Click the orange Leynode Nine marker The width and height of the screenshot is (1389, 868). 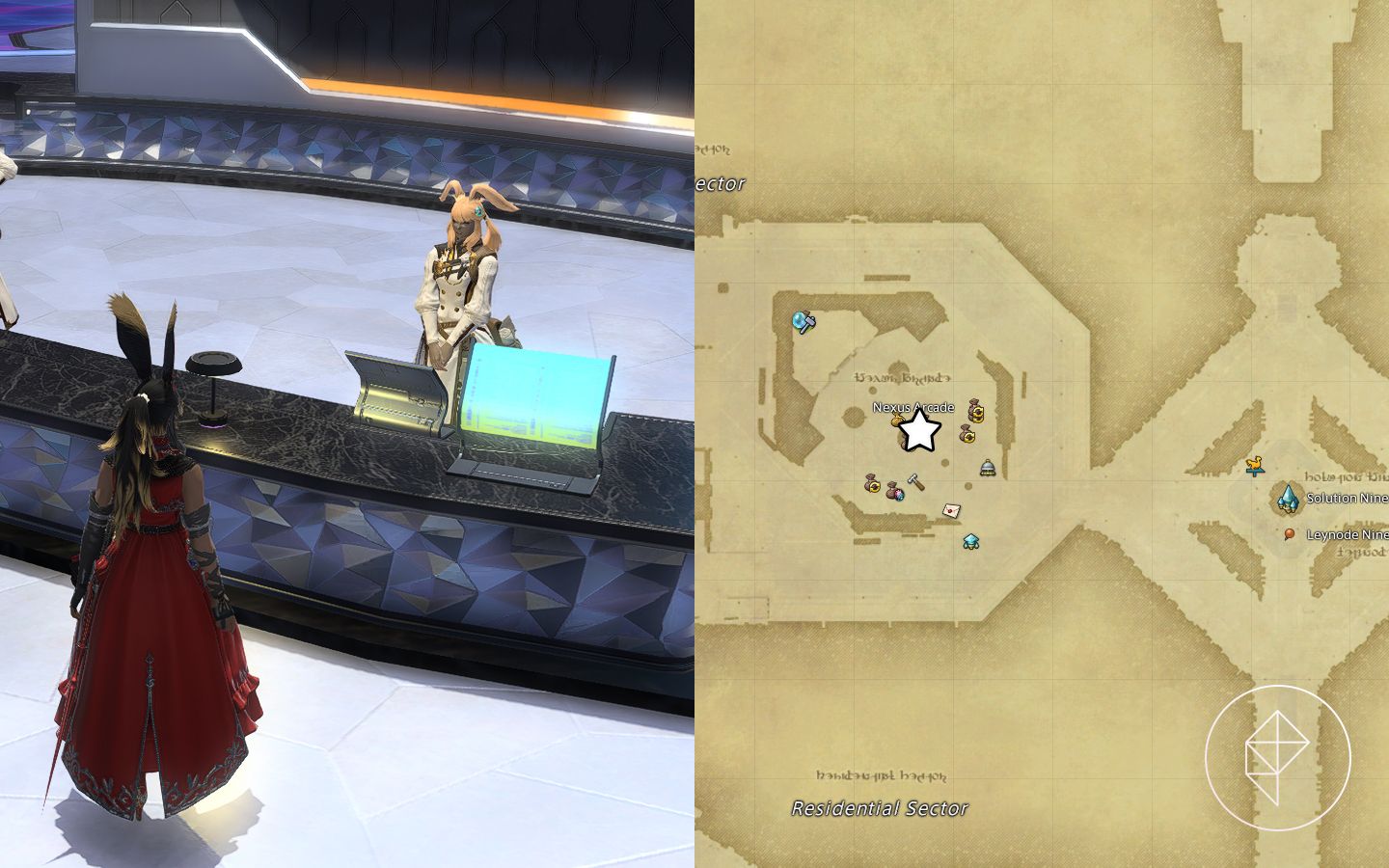1290,533
